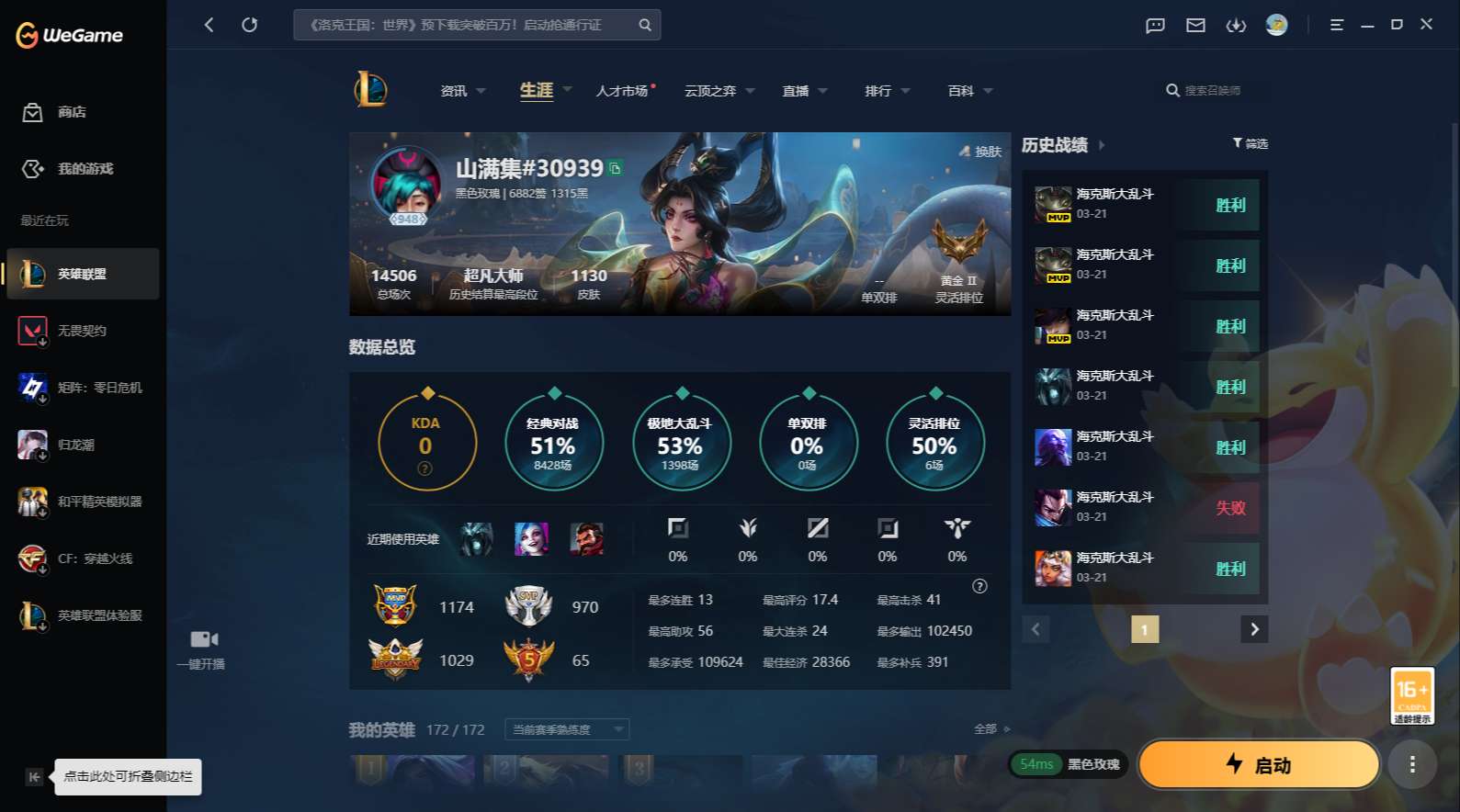Click the 启动 launch button

1258,764
